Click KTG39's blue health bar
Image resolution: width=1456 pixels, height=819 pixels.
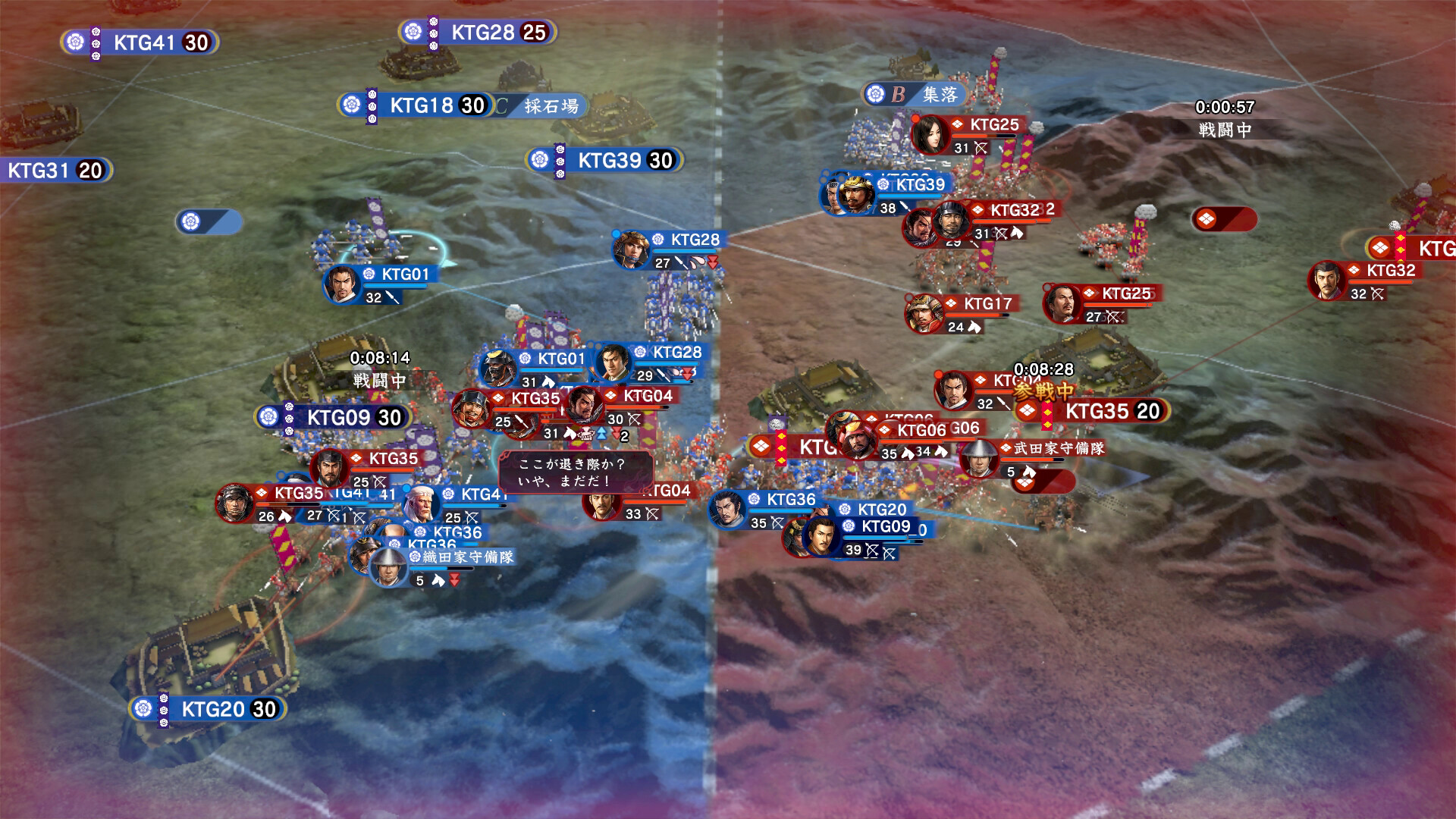pos(908,195)
